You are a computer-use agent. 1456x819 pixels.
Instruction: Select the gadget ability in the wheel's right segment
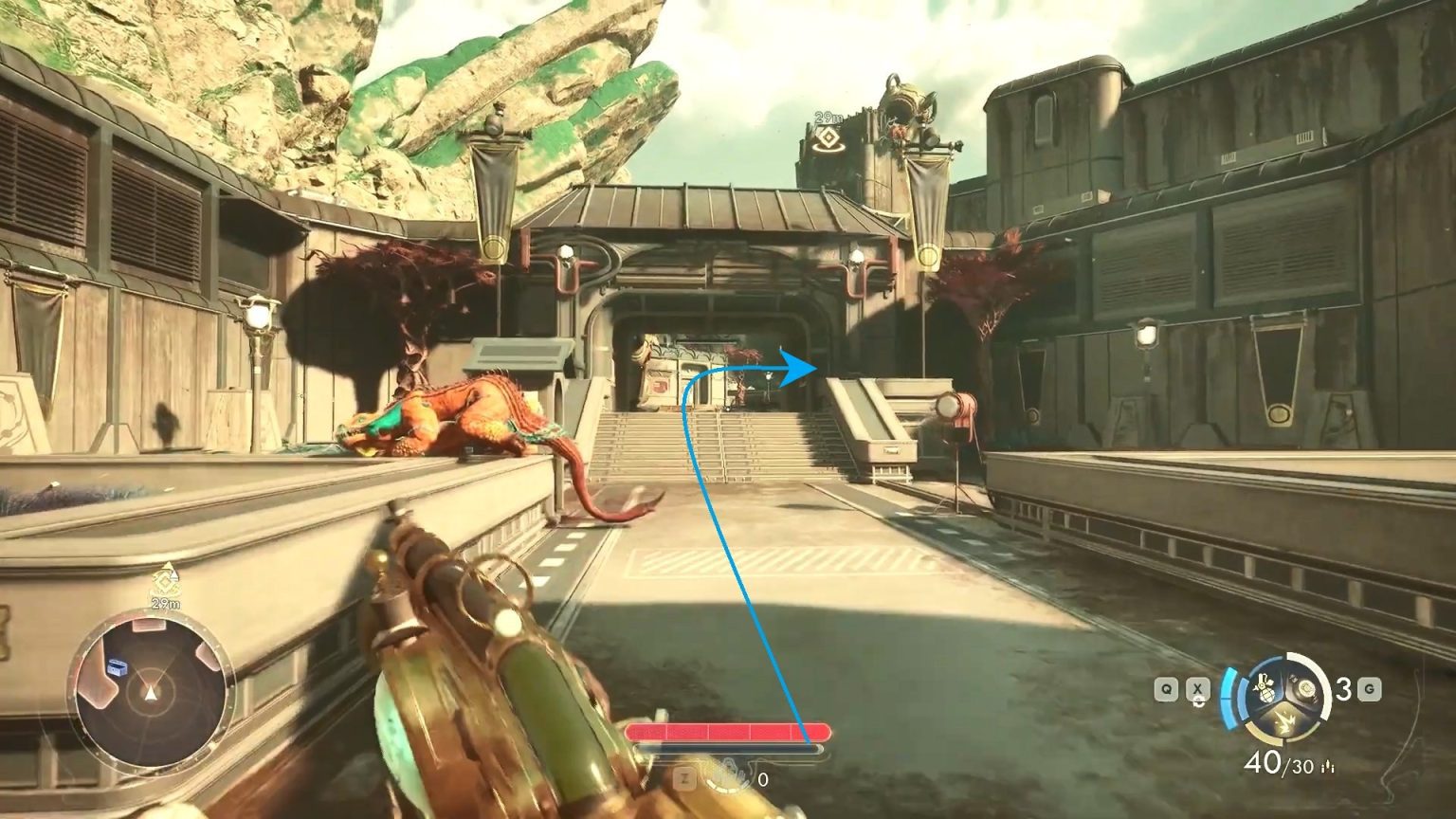coord(1306,691)
